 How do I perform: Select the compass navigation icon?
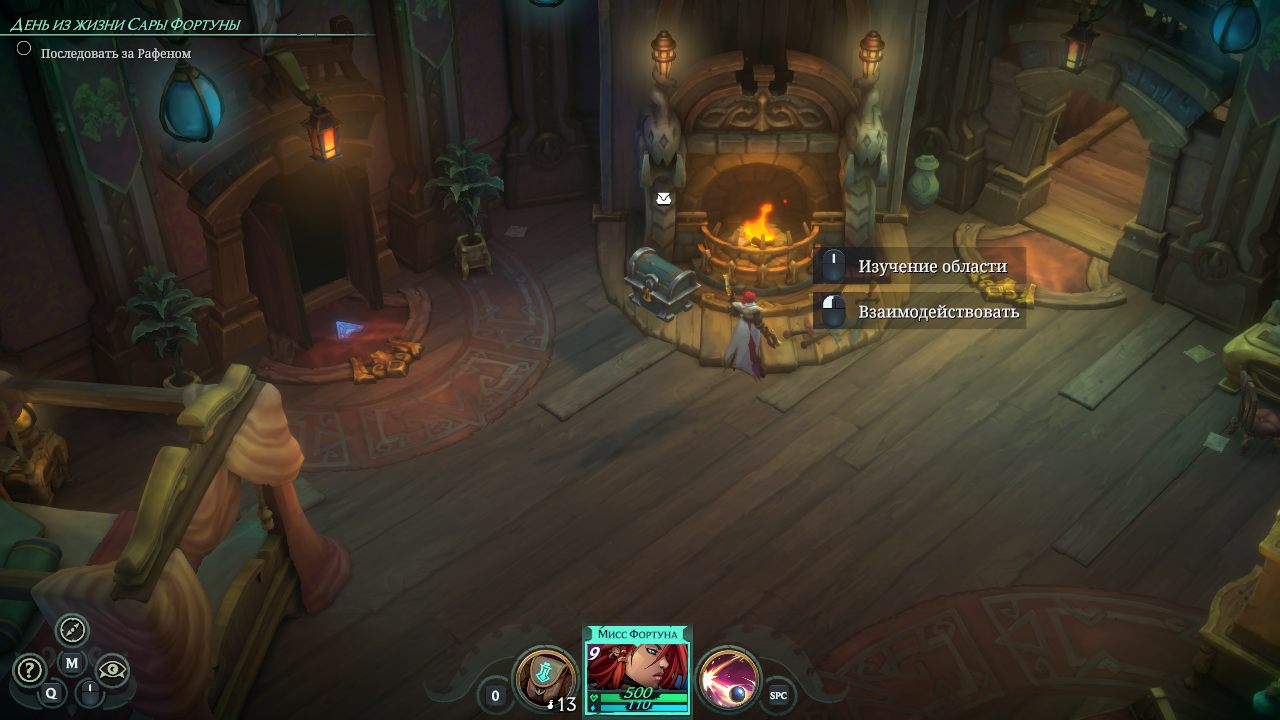(x=72, y=630)
